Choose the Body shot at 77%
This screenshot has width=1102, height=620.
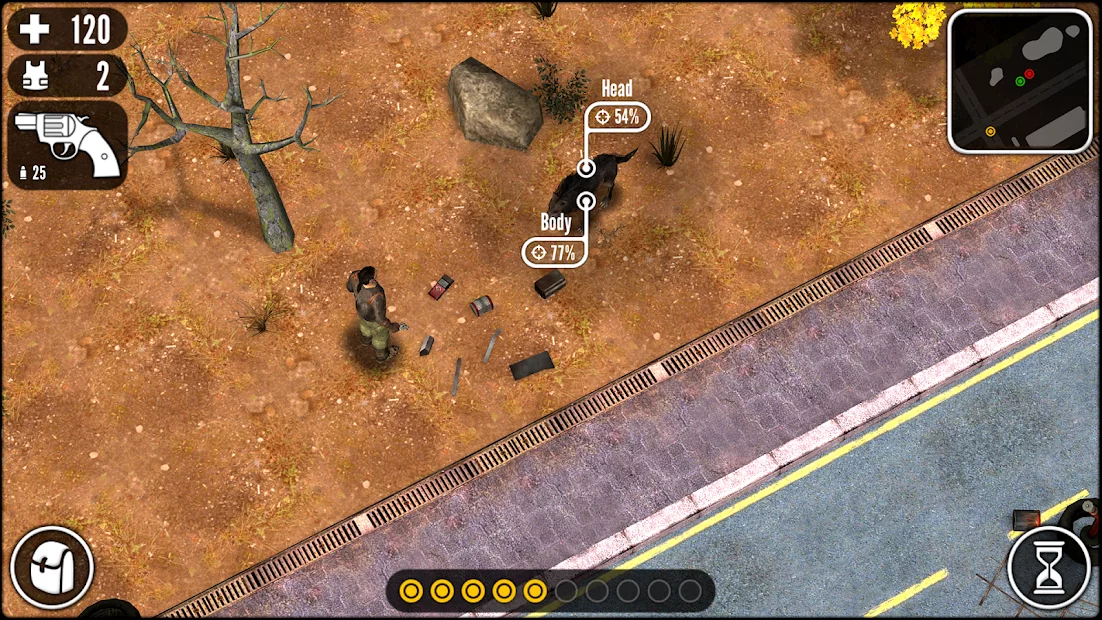coord(554,252)
